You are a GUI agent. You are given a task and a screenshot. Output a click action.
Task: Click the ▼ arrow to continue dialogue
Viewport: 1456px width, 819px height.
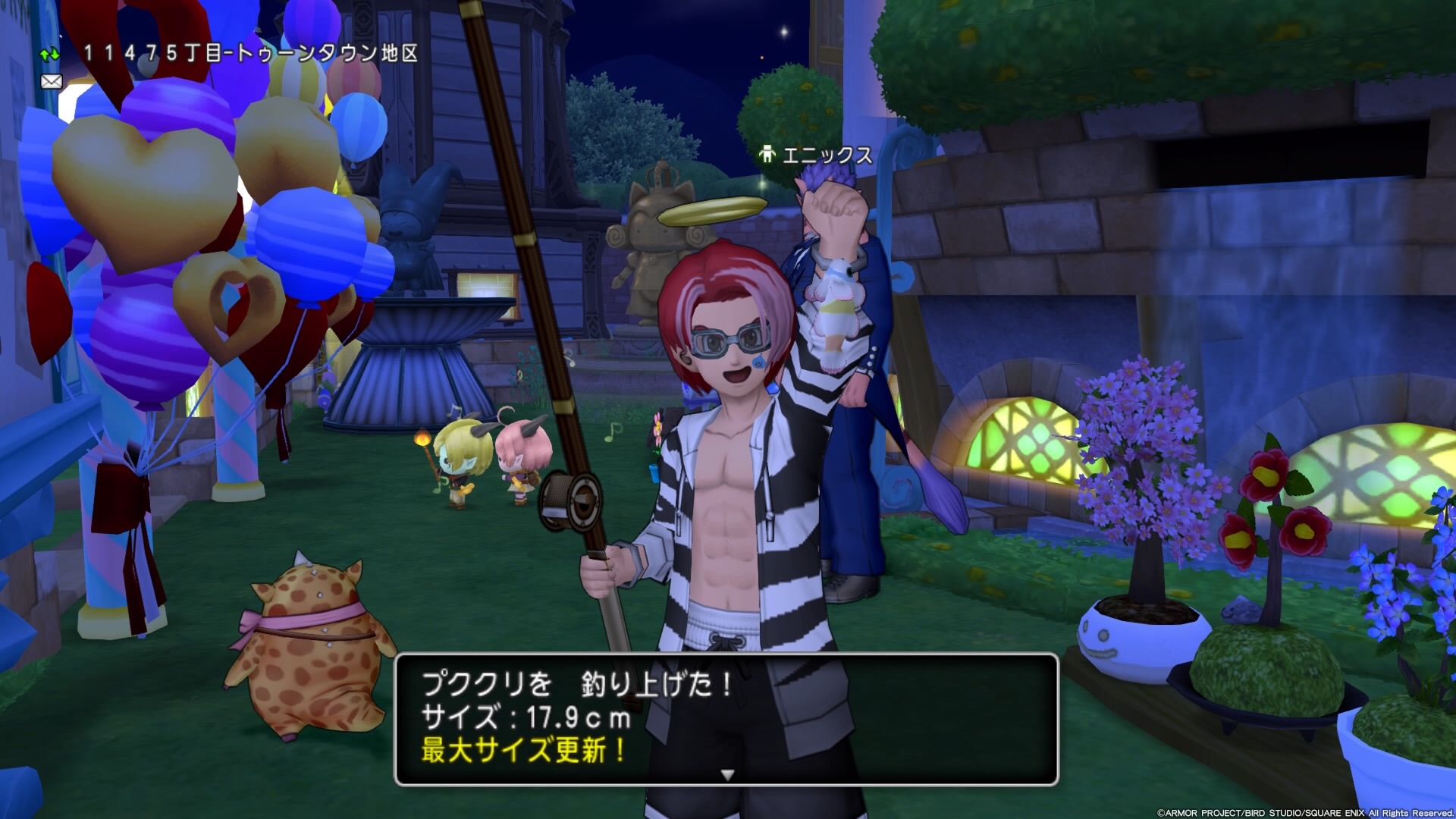727,775
